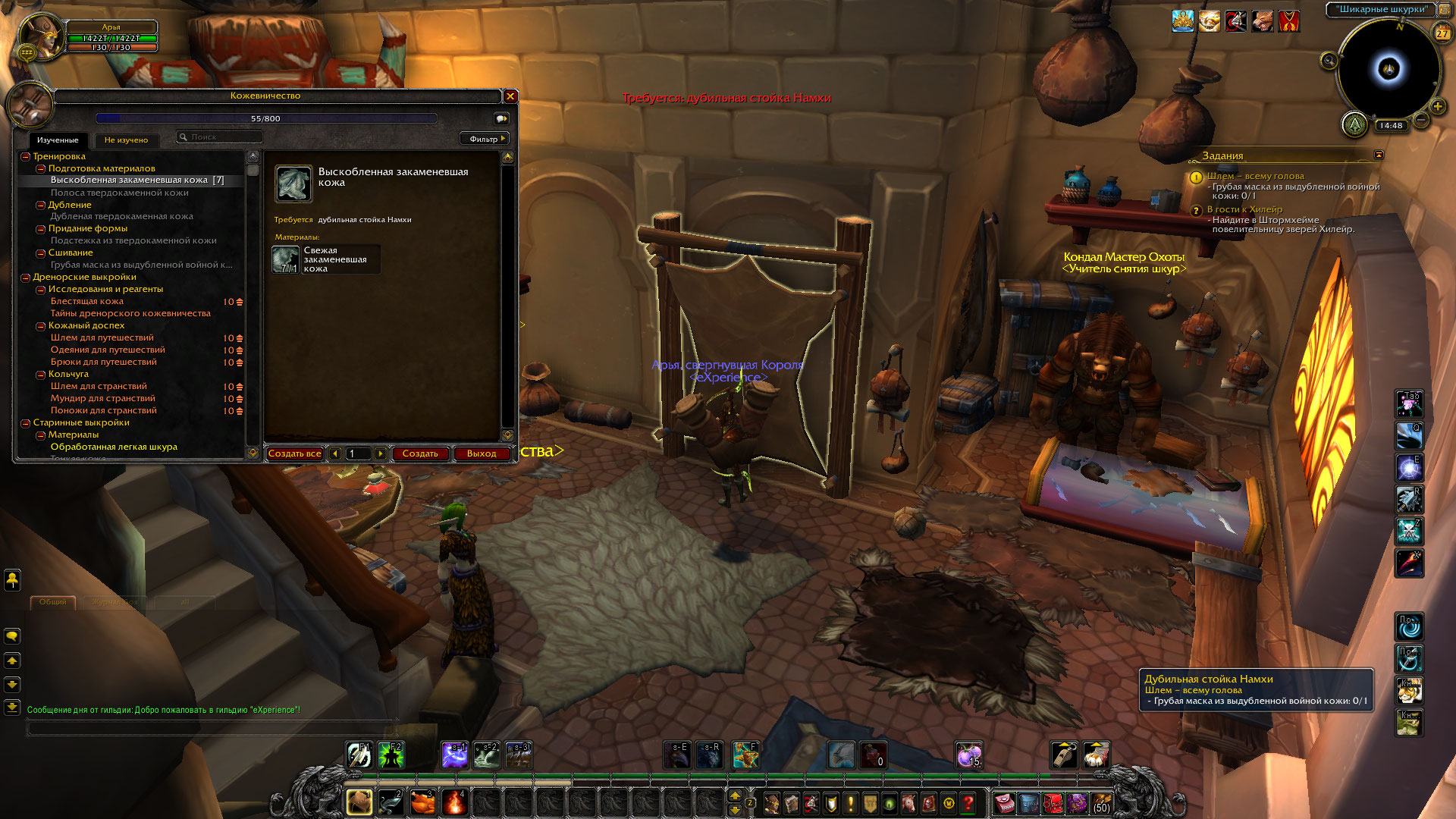The image size is (1456, 819).
Task: Select recipe Блестящая кожа
Action: (86, 301)
